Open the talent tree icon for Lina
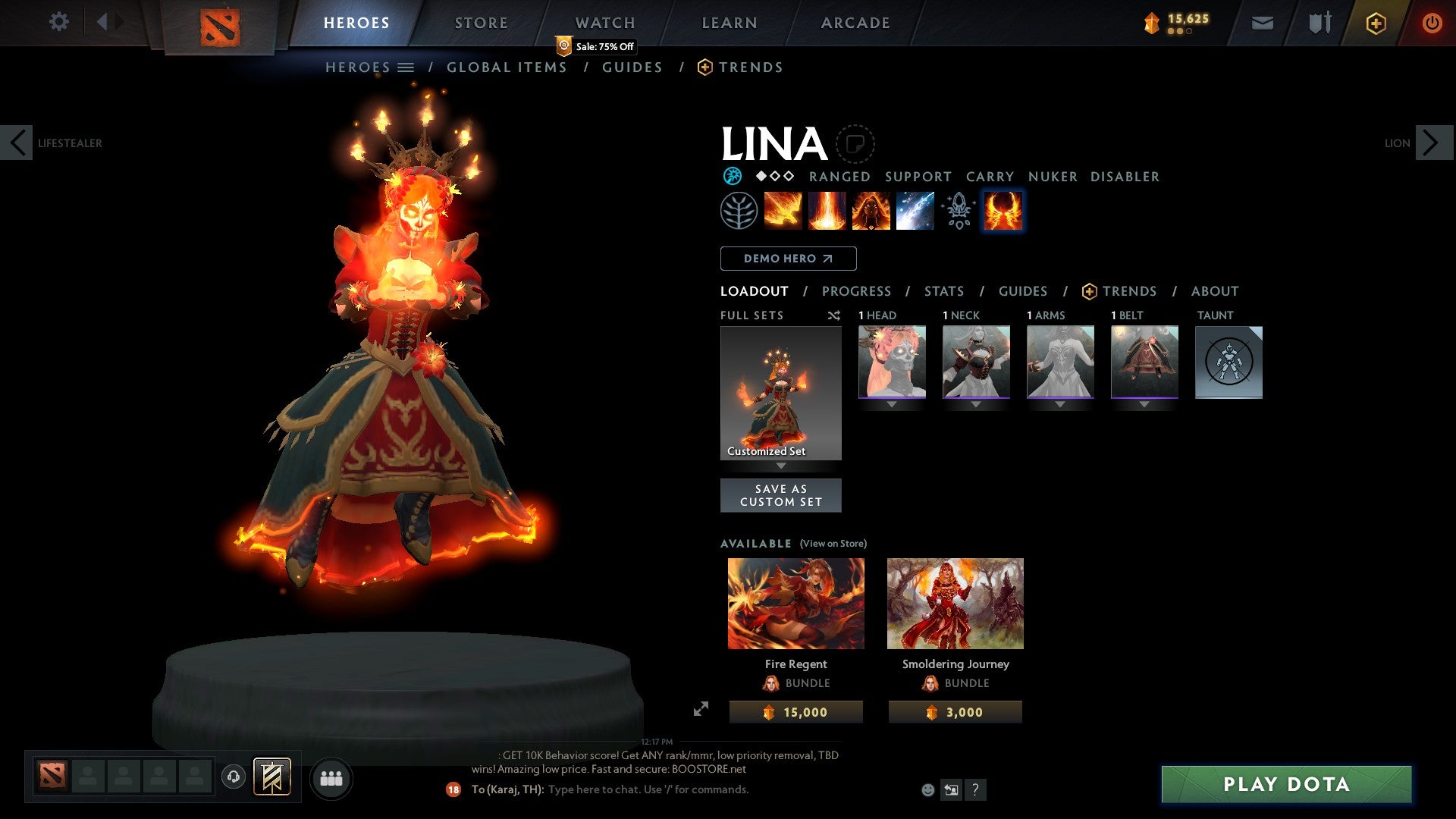The image size is (1456, 819). click(739, 211)
